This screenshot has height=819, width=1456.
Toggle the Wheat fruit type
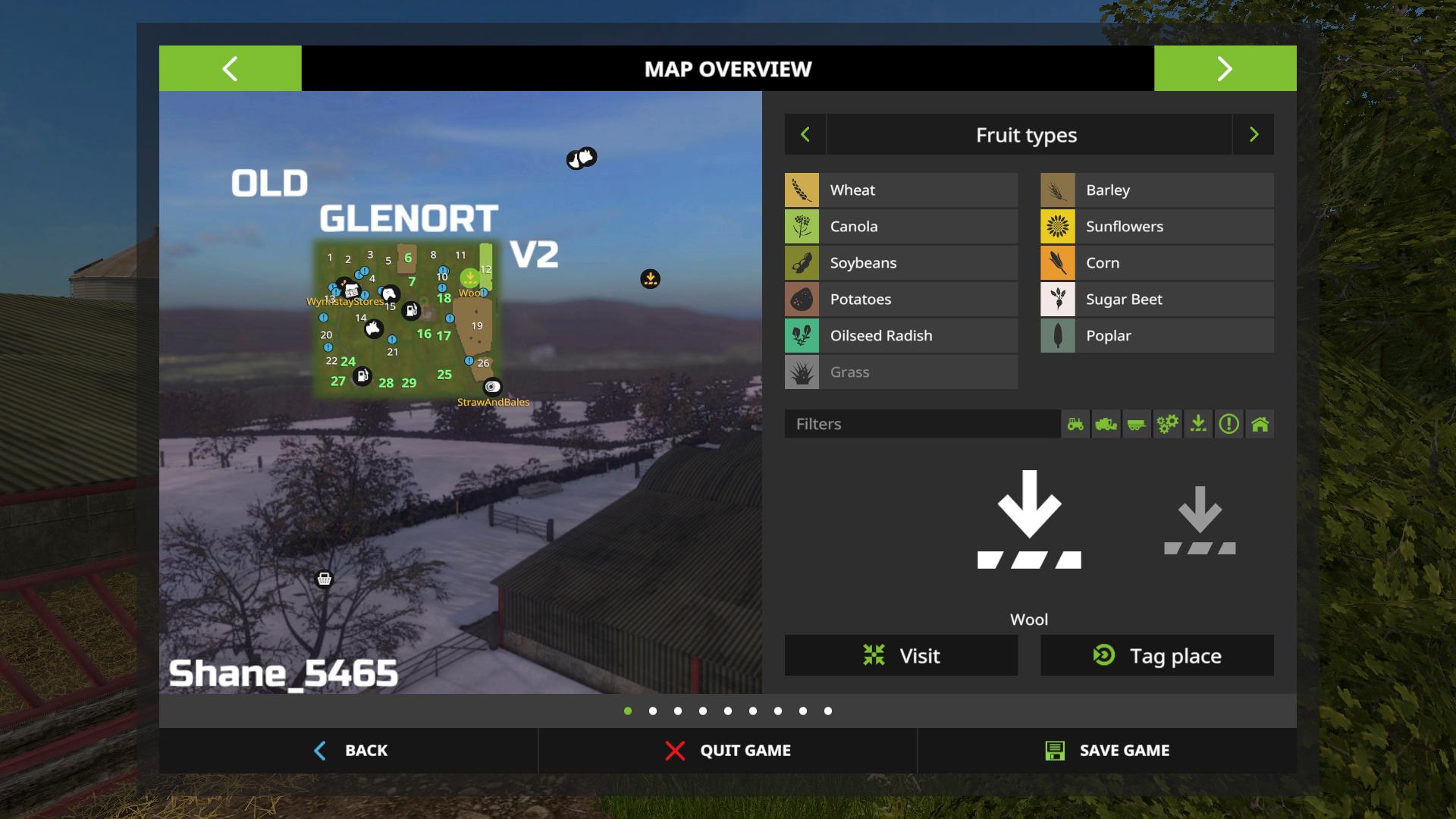pos(901,190)
